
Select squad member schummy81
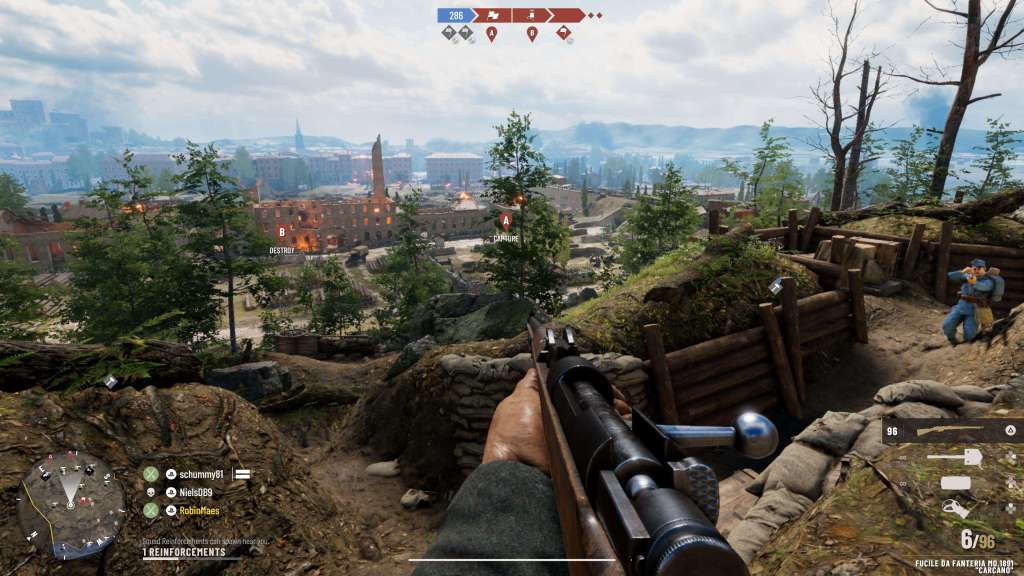click(x=193, y=474)
